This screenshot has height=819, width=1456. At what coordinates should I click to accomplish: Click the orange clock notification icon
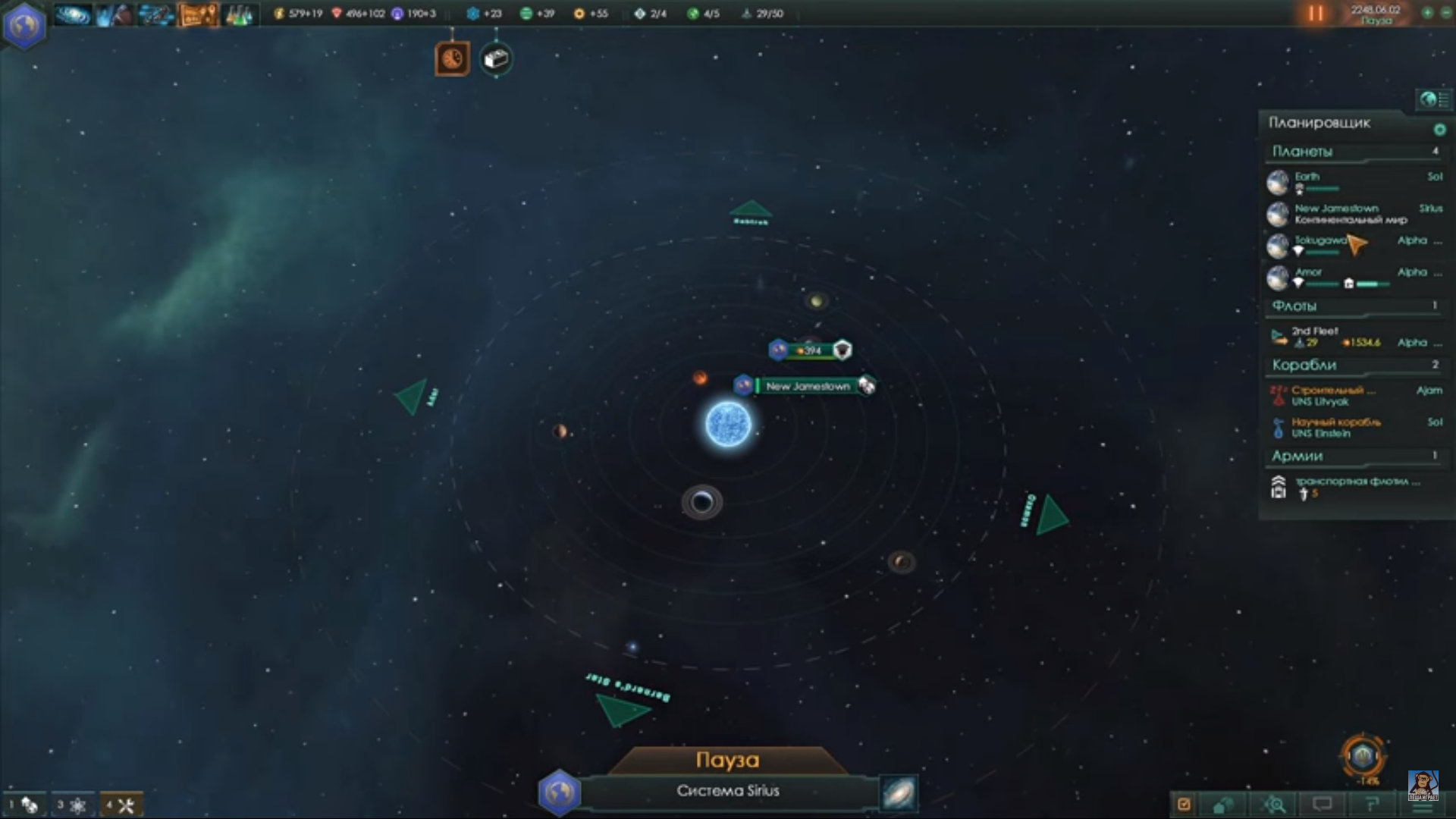pos(452,59)
